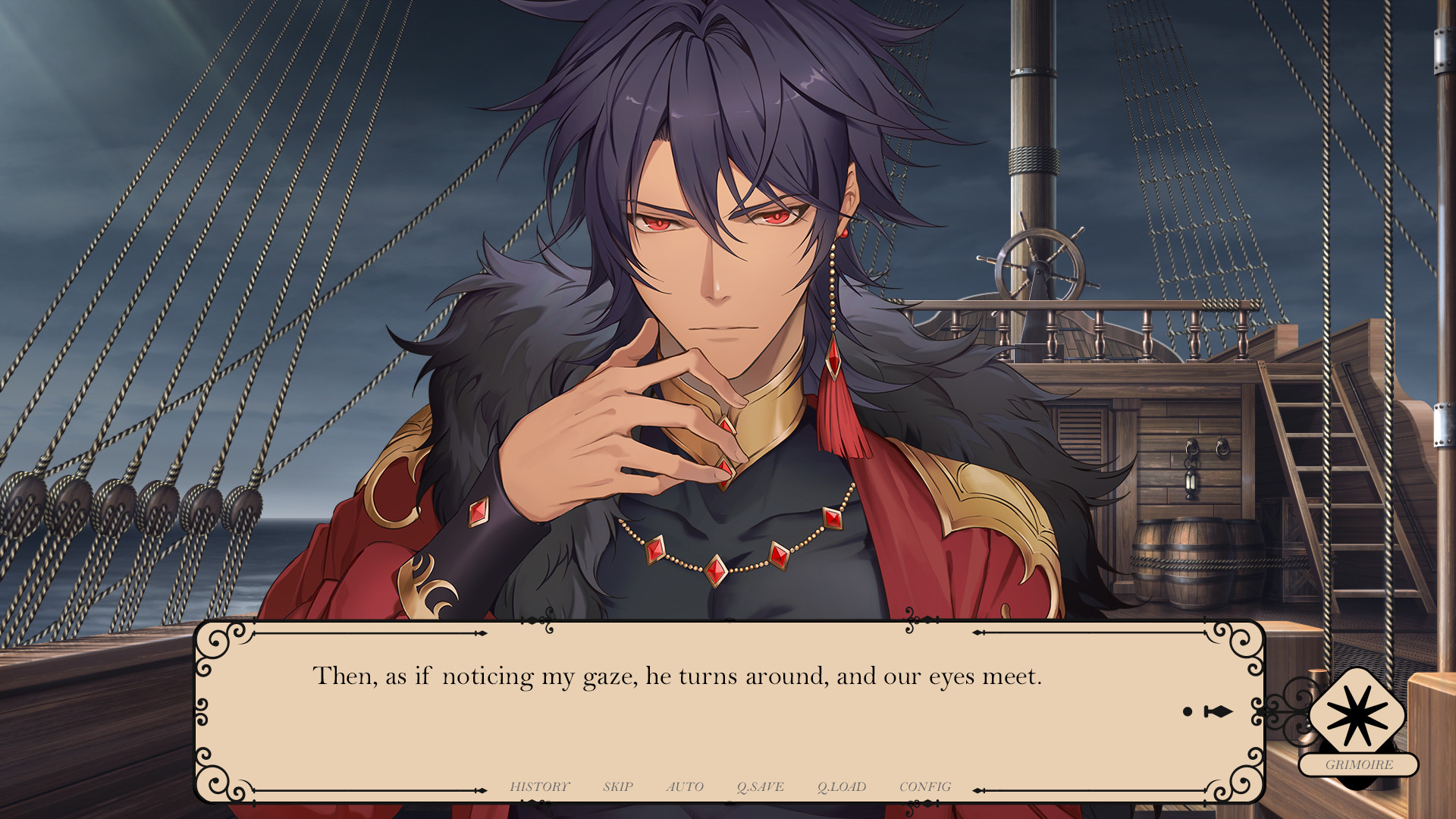Open quick load via the Q.LOAD option
The width and height of the screenshot is (1456, 819).
843,786
